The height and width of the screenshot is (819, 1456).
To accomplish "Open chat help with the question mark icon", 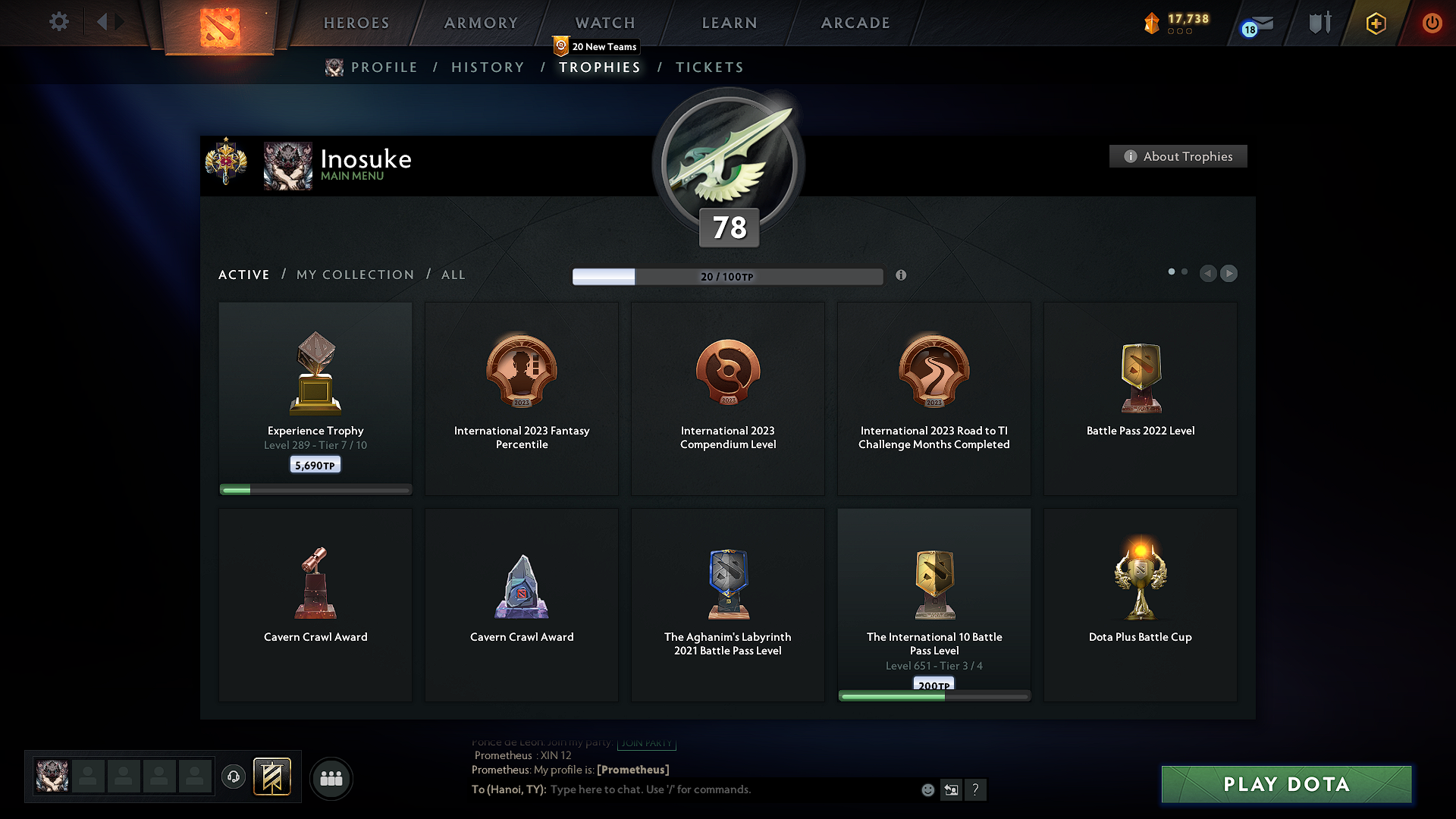I will point(976,789).
